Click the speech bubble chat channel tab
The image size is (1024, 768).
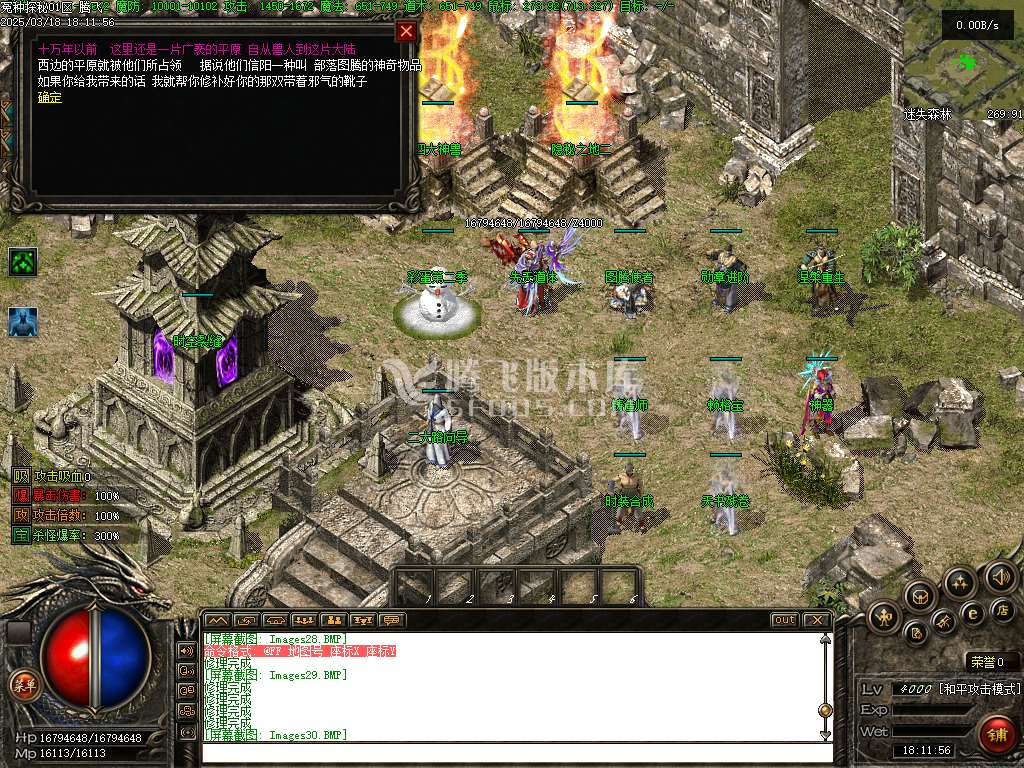393,620
